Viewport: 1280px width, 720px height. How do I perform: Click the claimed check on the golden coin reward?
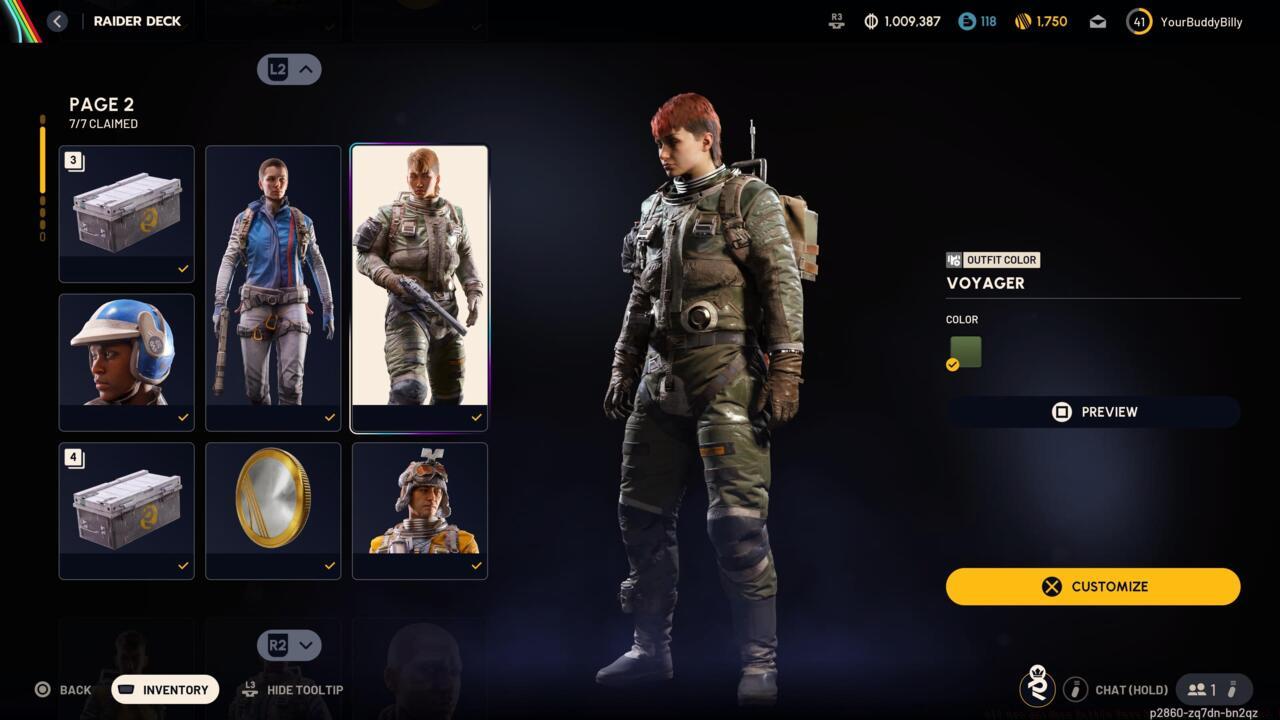(329, 566)
